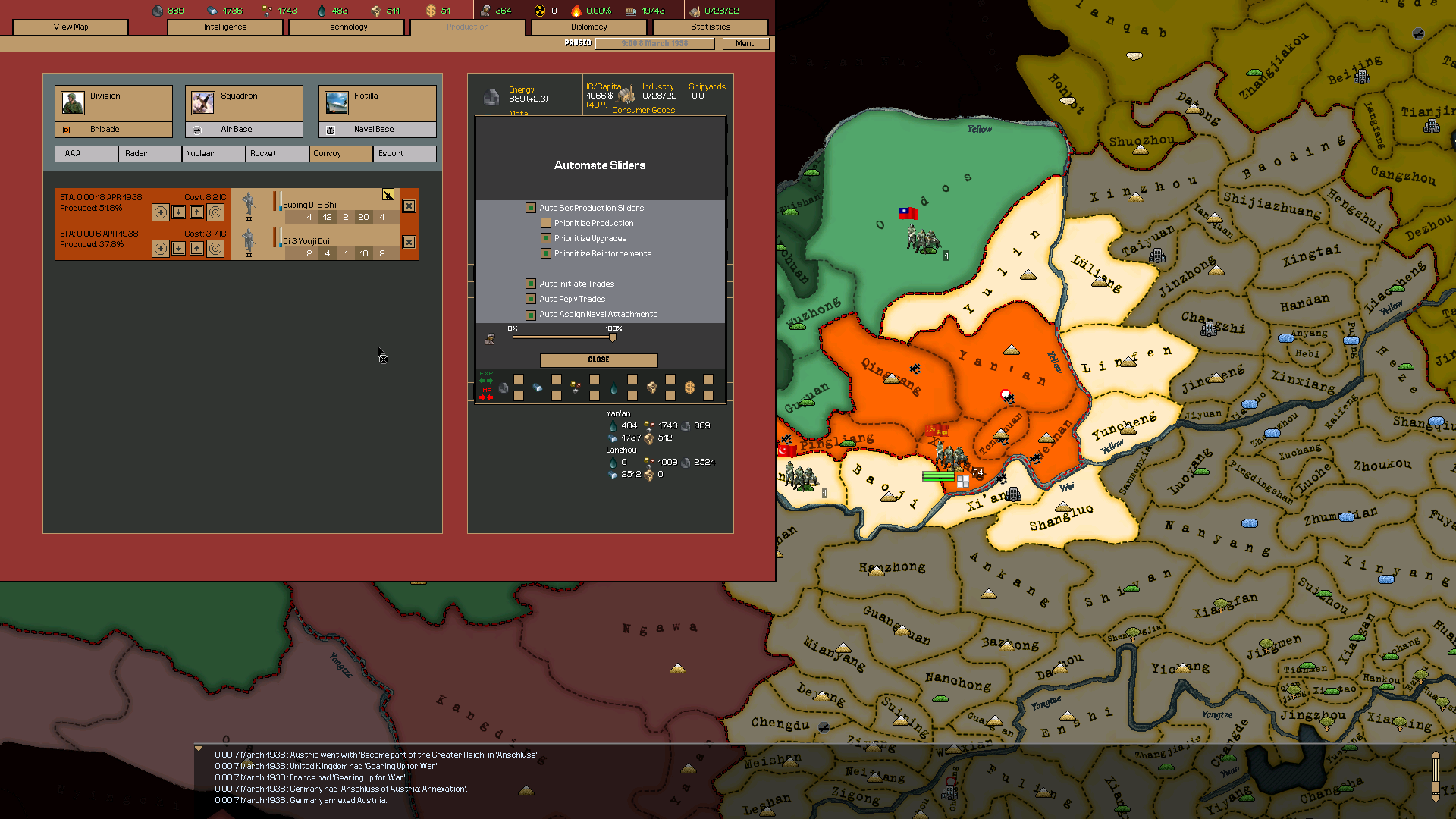Disable Auto Assign Naval Attachments
The image size is (1456, 819).
(530, 314)
